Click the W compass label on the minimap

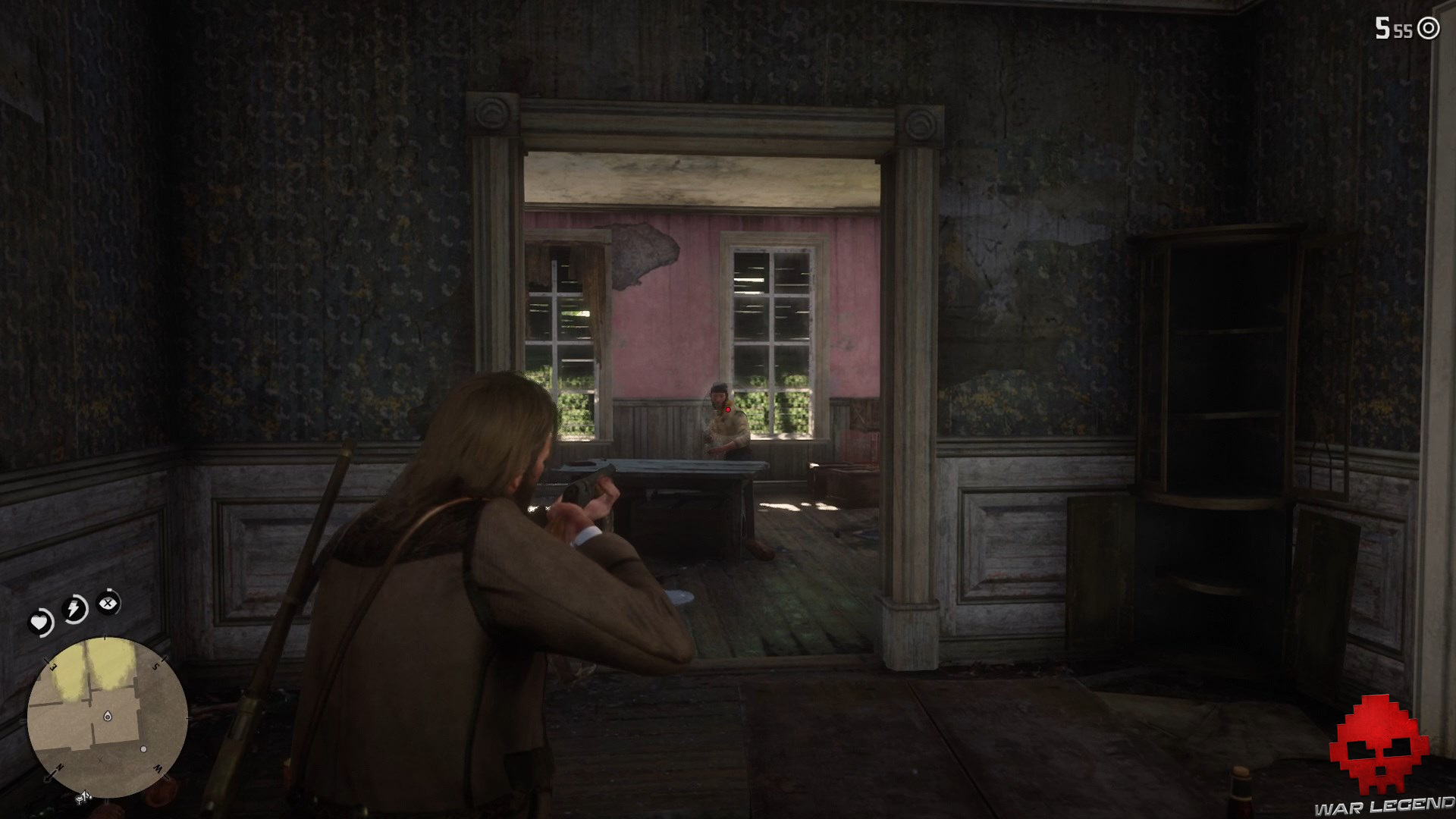156,769
